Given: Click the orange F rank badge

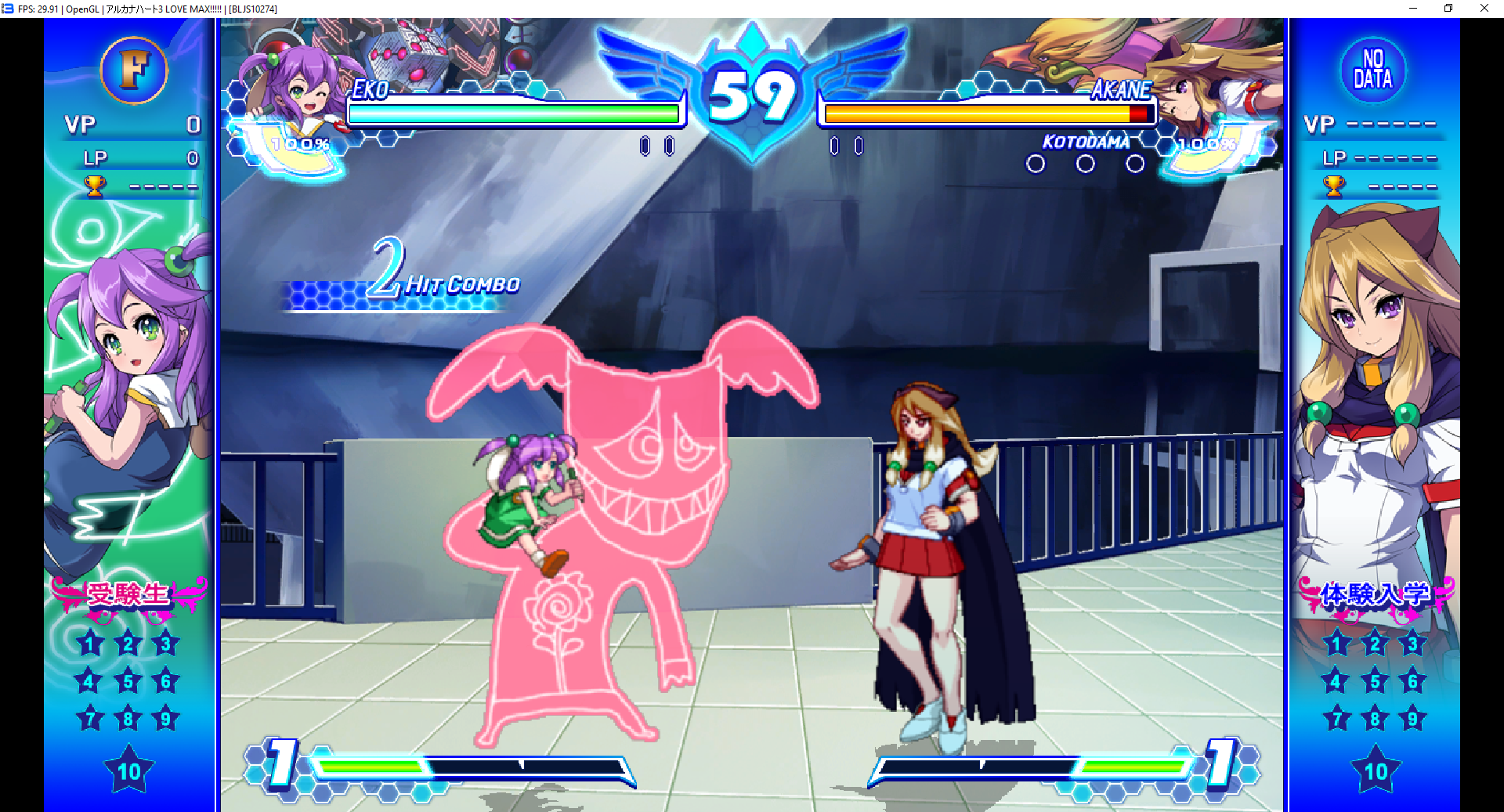Looking at the screenshot, I should point(134,70).
